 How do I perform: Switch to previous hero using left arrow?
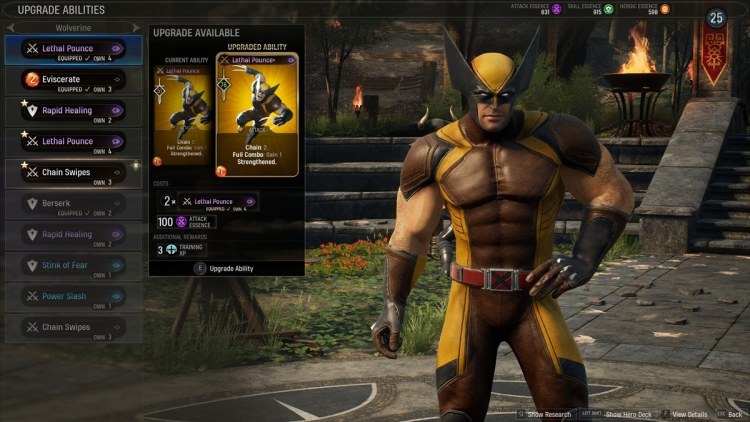pos(10,28)
